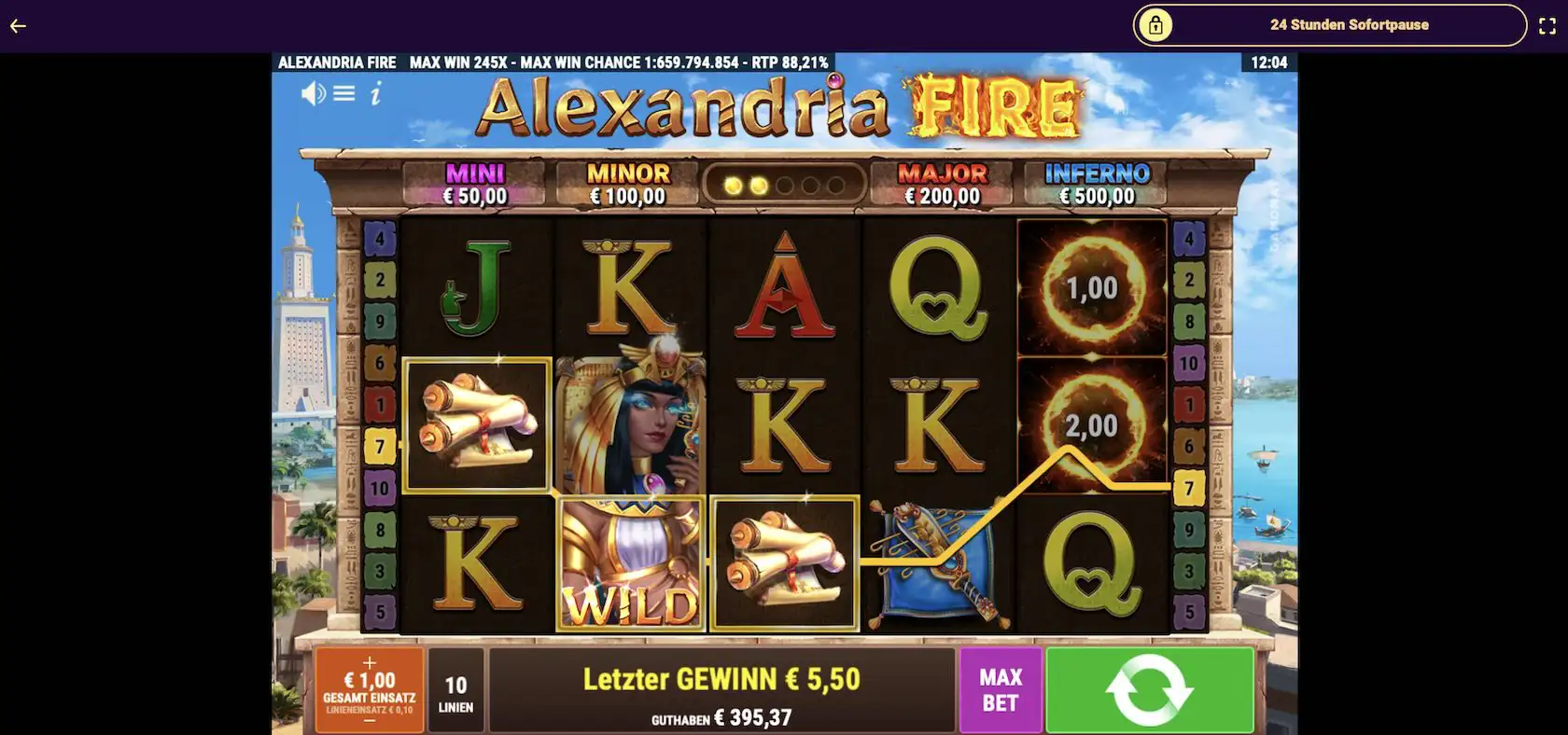Open the paytable via the info icon
This screenshot has height=735, width=1568.
377,94
